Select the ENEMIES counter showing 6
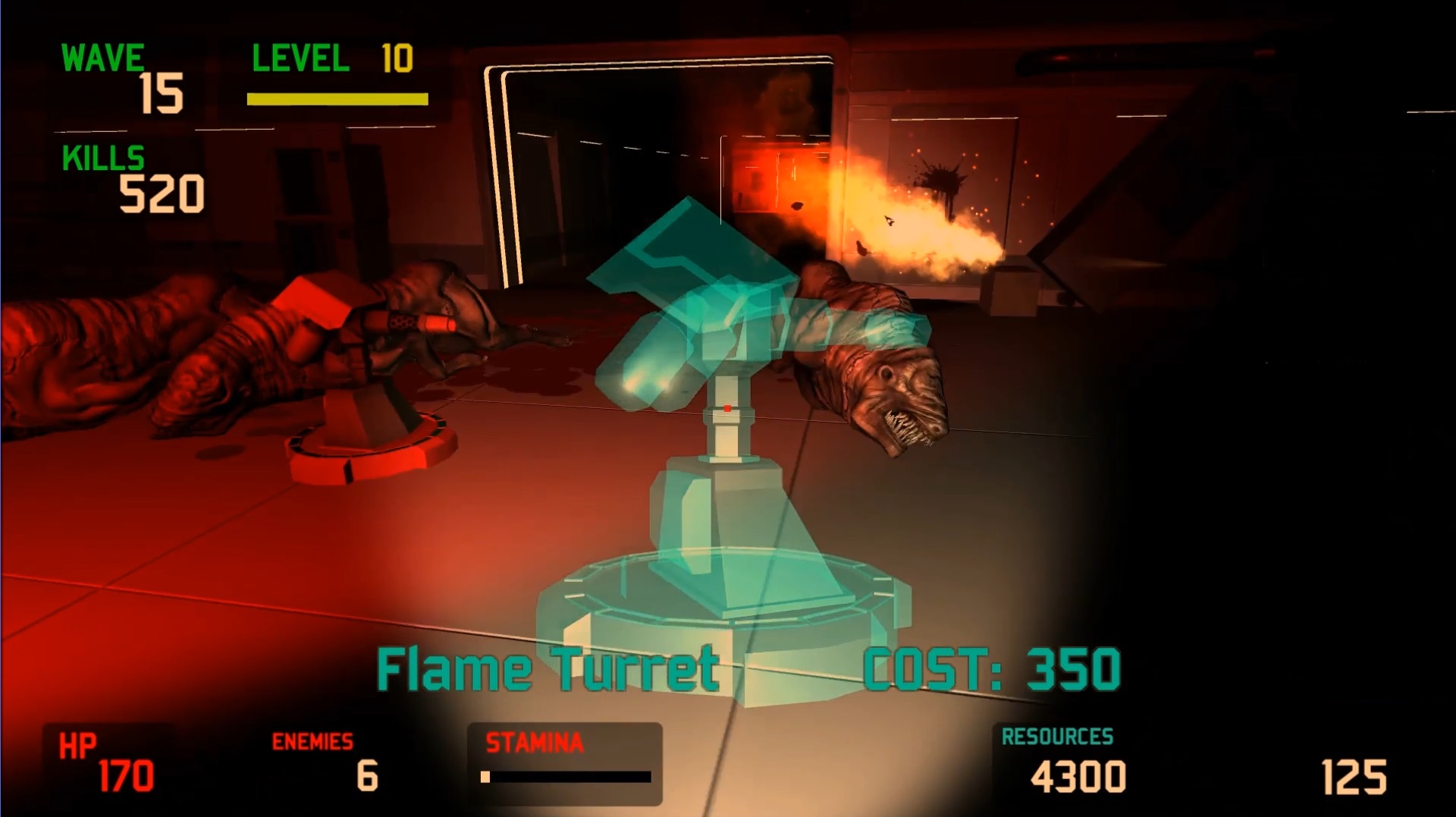Screen dimensions: 1456x817 pos(366,775)
